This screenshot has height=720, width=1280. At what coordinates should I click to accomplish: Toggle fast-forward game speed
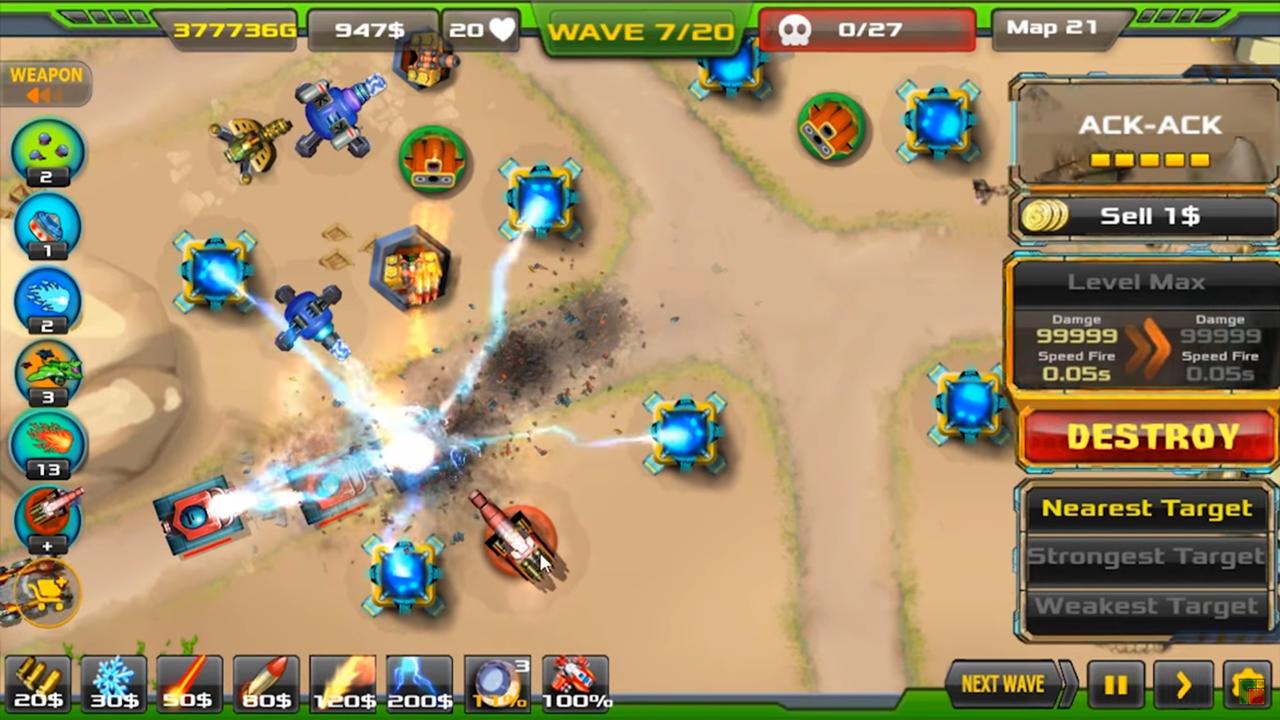pos(1184,684)
